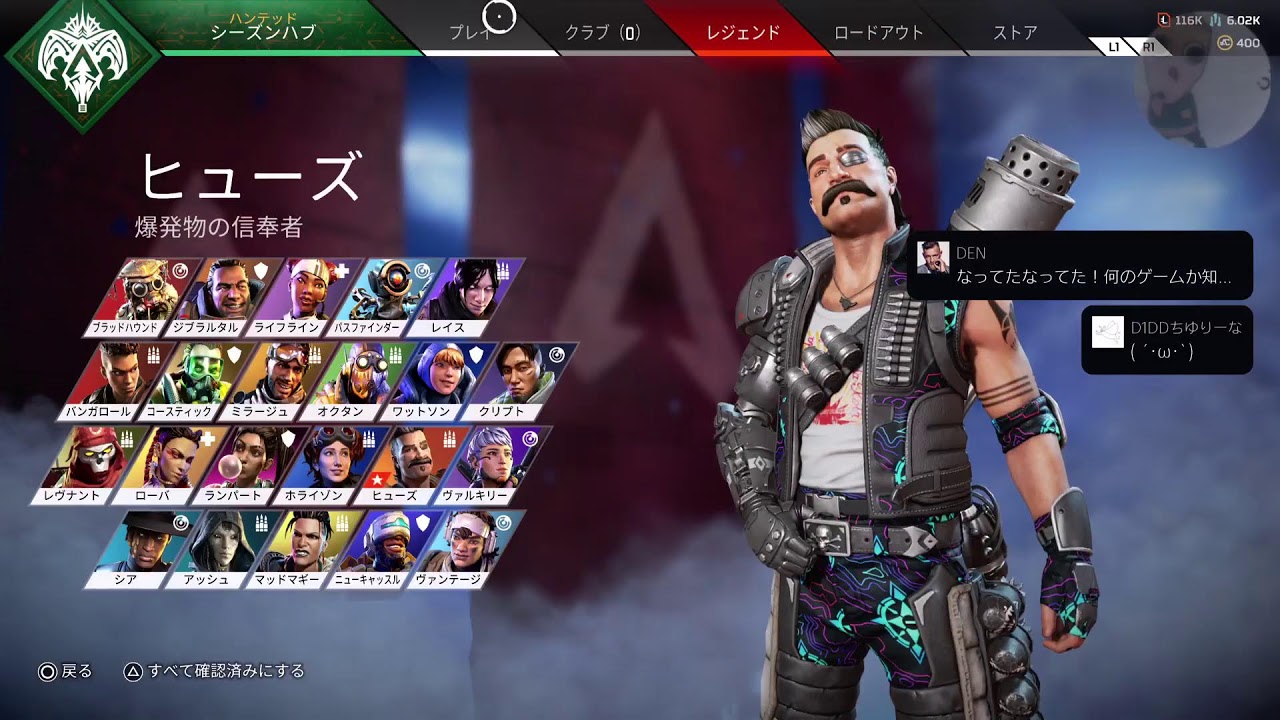Choose the レヴナント legend tile

point(85,464)
